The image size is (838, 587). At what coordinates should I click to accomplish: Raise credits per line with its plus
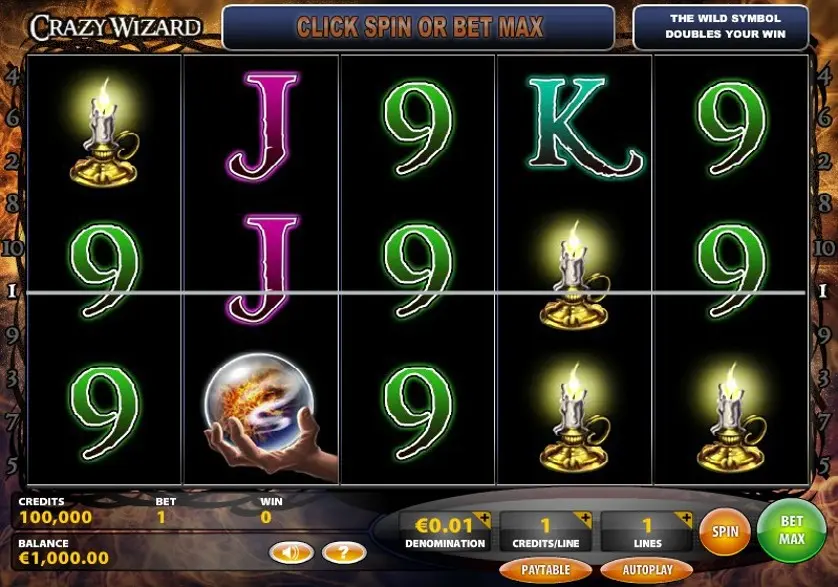click(x=583, y=519)
